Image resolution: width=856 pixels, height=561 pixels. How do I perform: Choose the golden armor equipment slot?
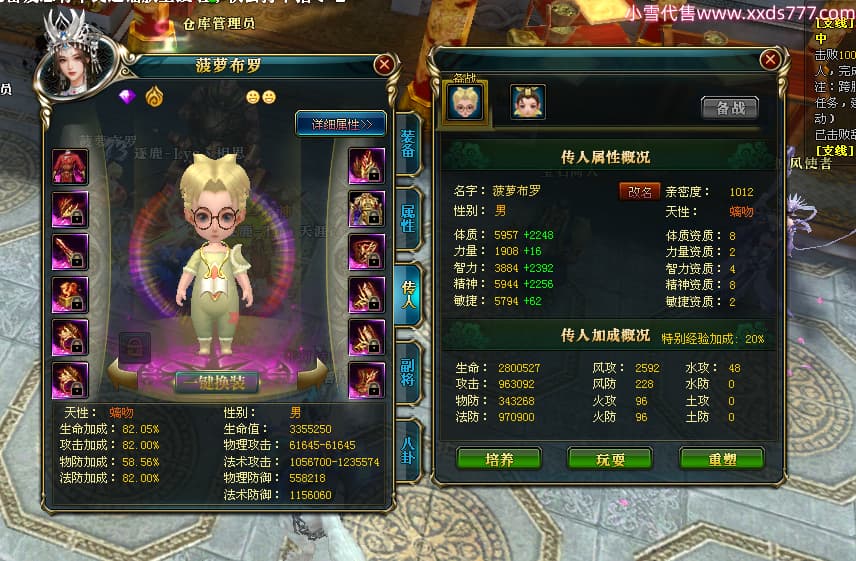366,209
